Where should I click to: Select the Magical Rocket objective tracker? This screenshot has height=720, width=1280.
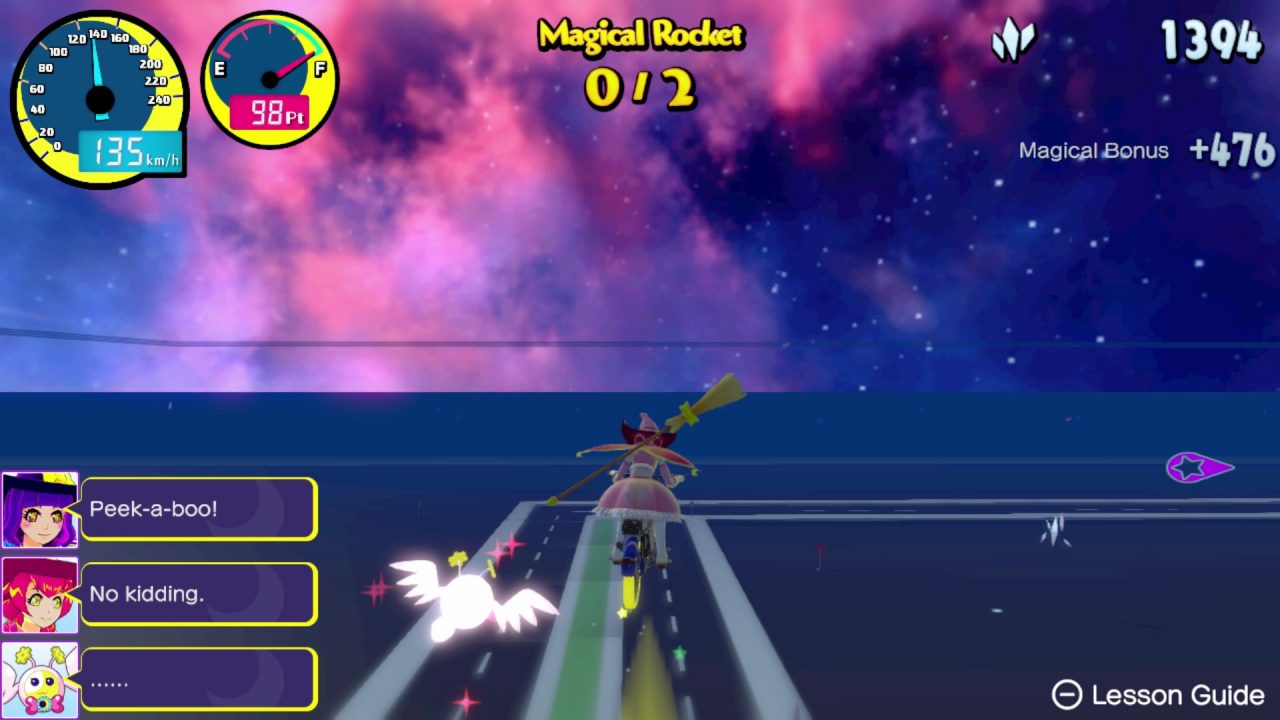[640, 62]
